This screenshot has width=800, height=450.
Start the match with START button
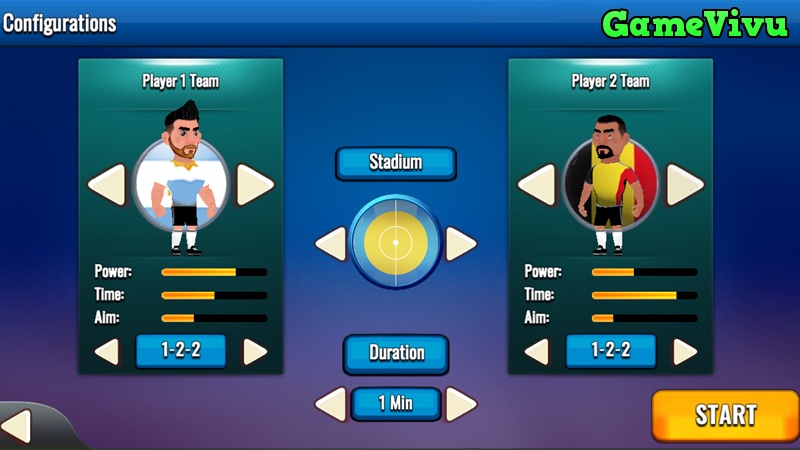point(725,415)
